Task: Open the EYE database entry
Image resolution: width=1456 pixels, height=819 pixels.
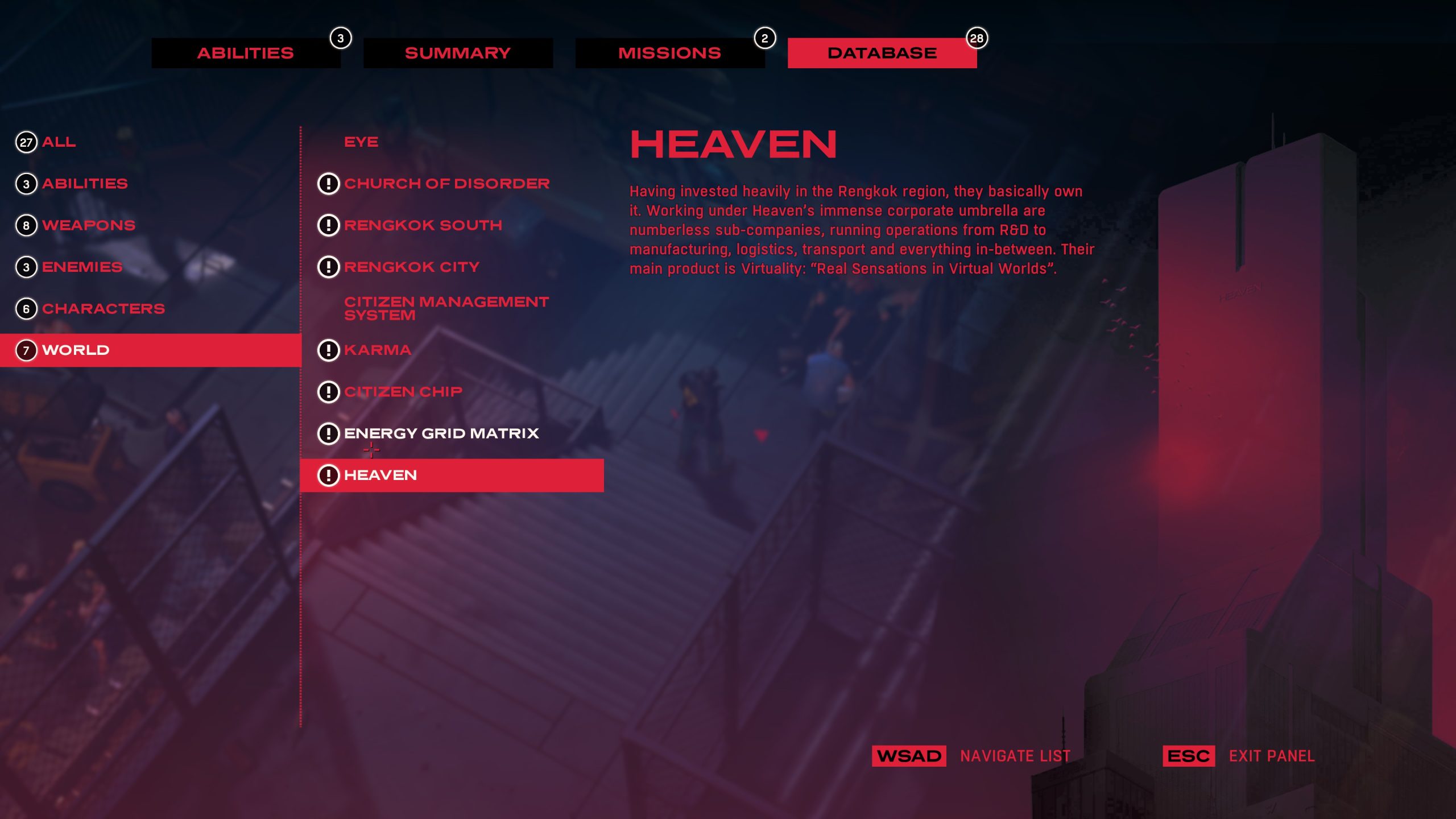Action: 361,142
